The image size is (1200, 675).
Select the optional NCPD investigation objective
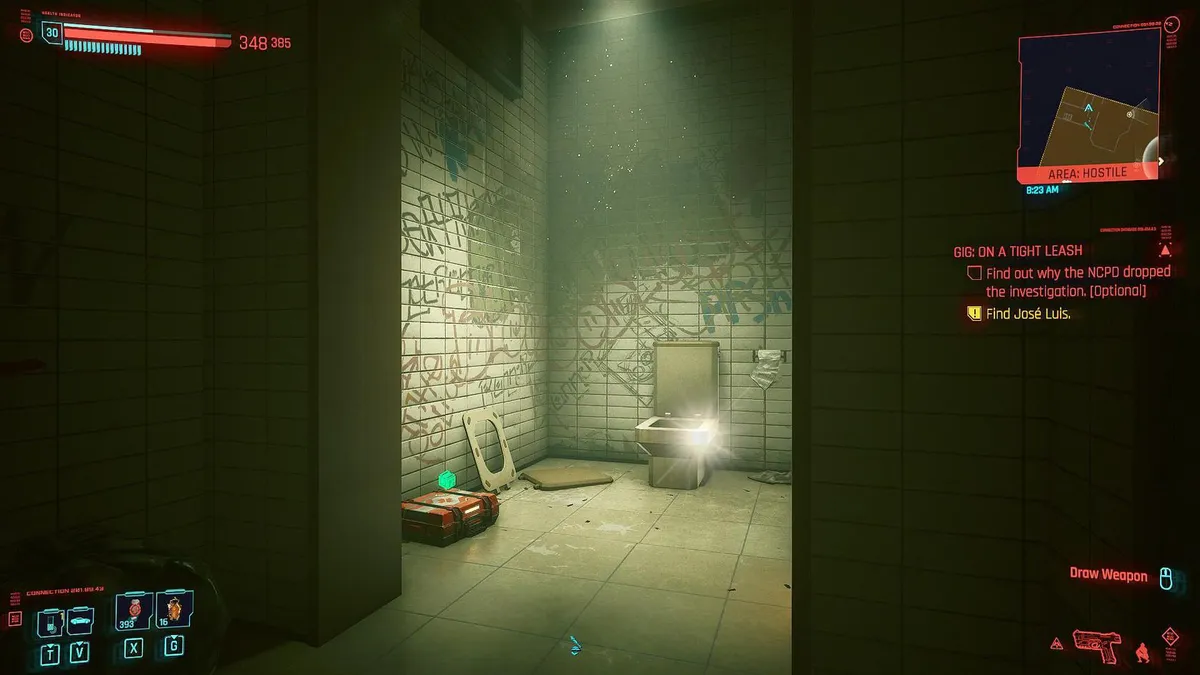coord(1077,281)
